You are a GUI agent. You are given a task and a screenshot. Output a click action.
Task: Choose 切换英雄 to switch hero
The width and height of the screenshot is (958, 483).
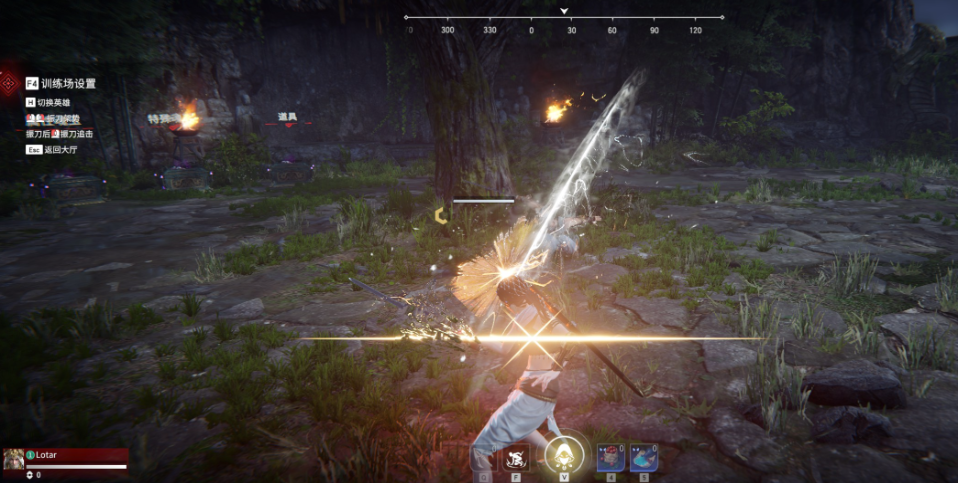(x=57, y=102)
